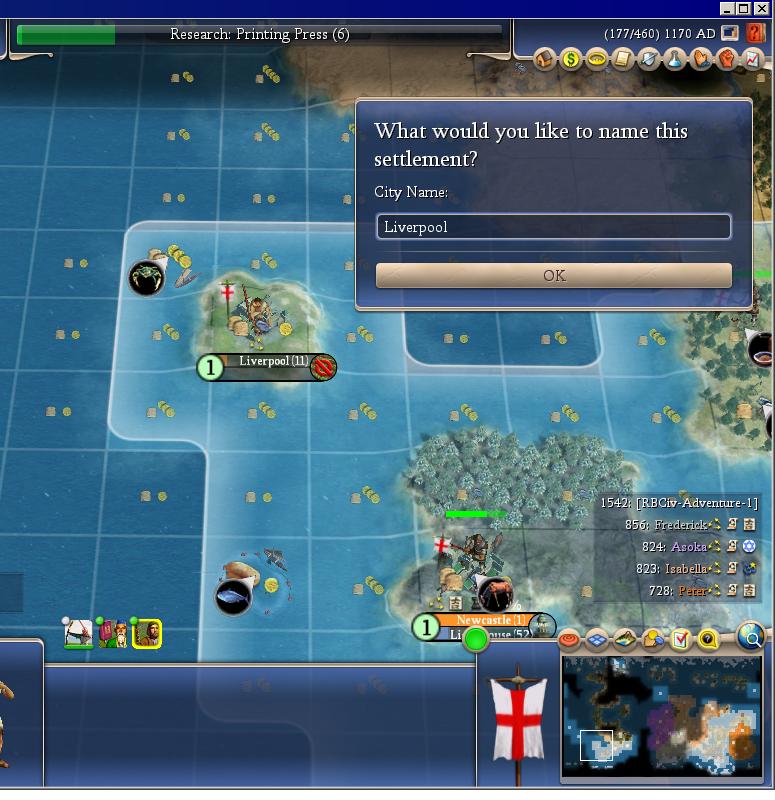
Task: Confirm the city name with OK
Action: 553,276
